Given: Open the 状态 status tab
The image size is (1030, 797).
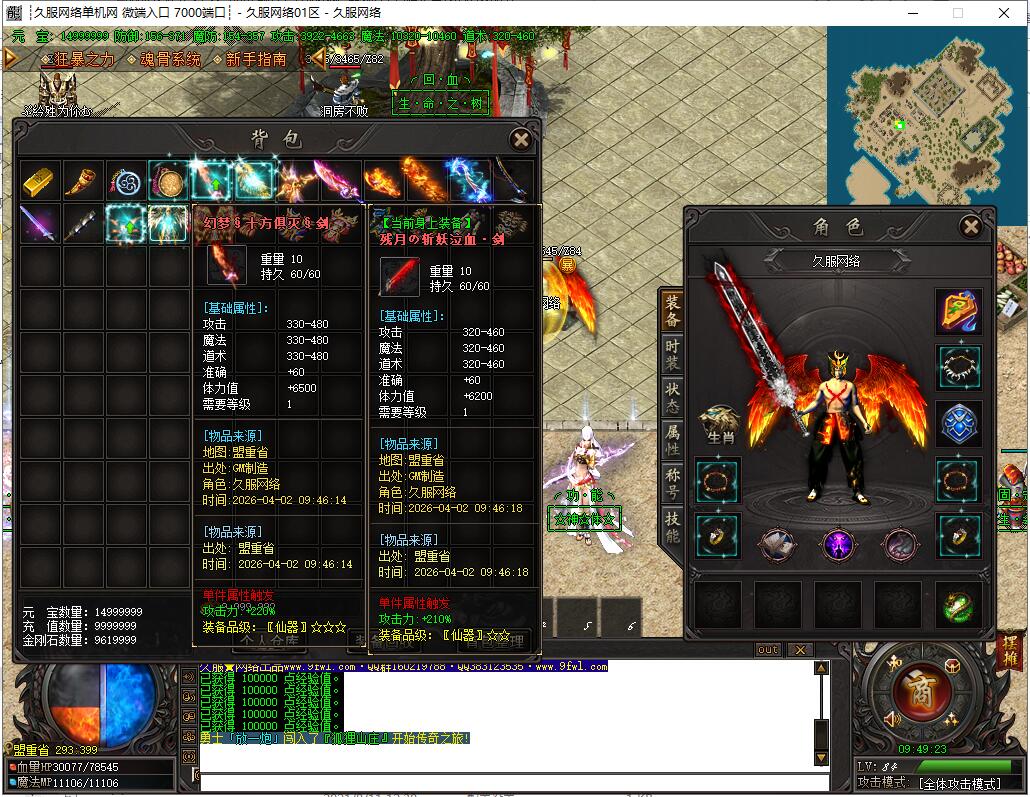Looking at the screenshot, I should point(672,398).
